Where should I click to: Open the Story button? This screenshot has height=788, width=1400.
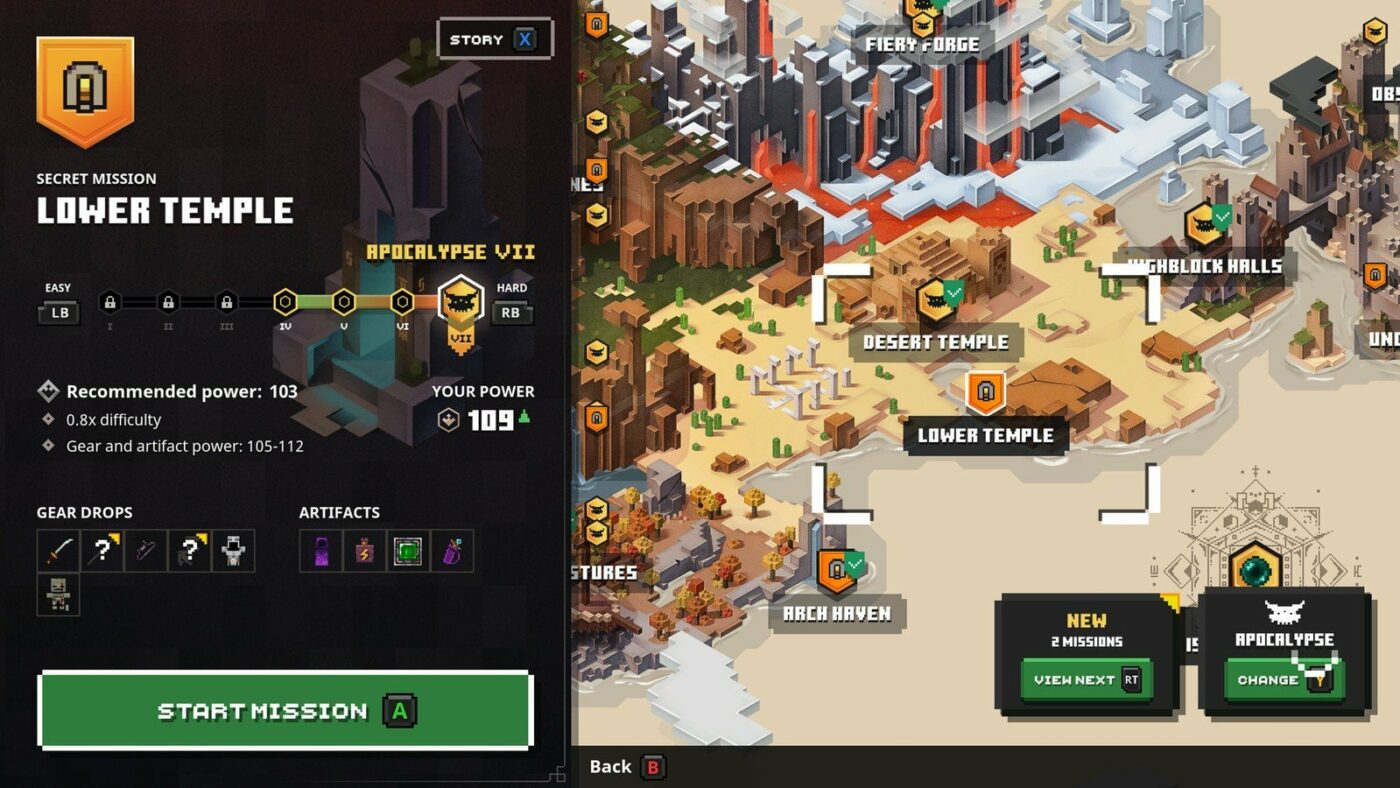495,40
